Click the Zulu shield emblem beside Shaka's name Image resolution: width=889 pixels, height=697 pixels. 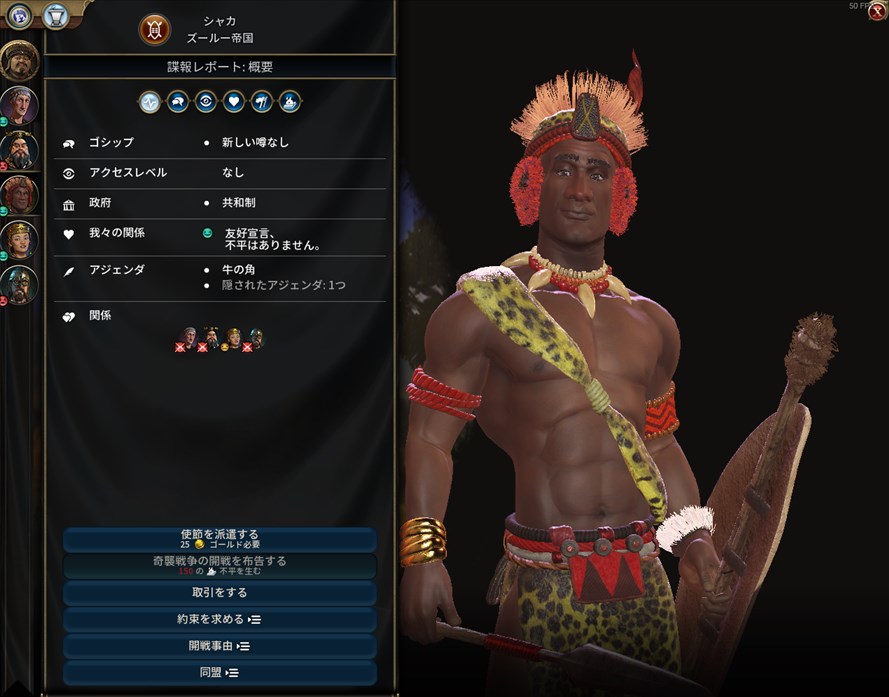point(154,29)
